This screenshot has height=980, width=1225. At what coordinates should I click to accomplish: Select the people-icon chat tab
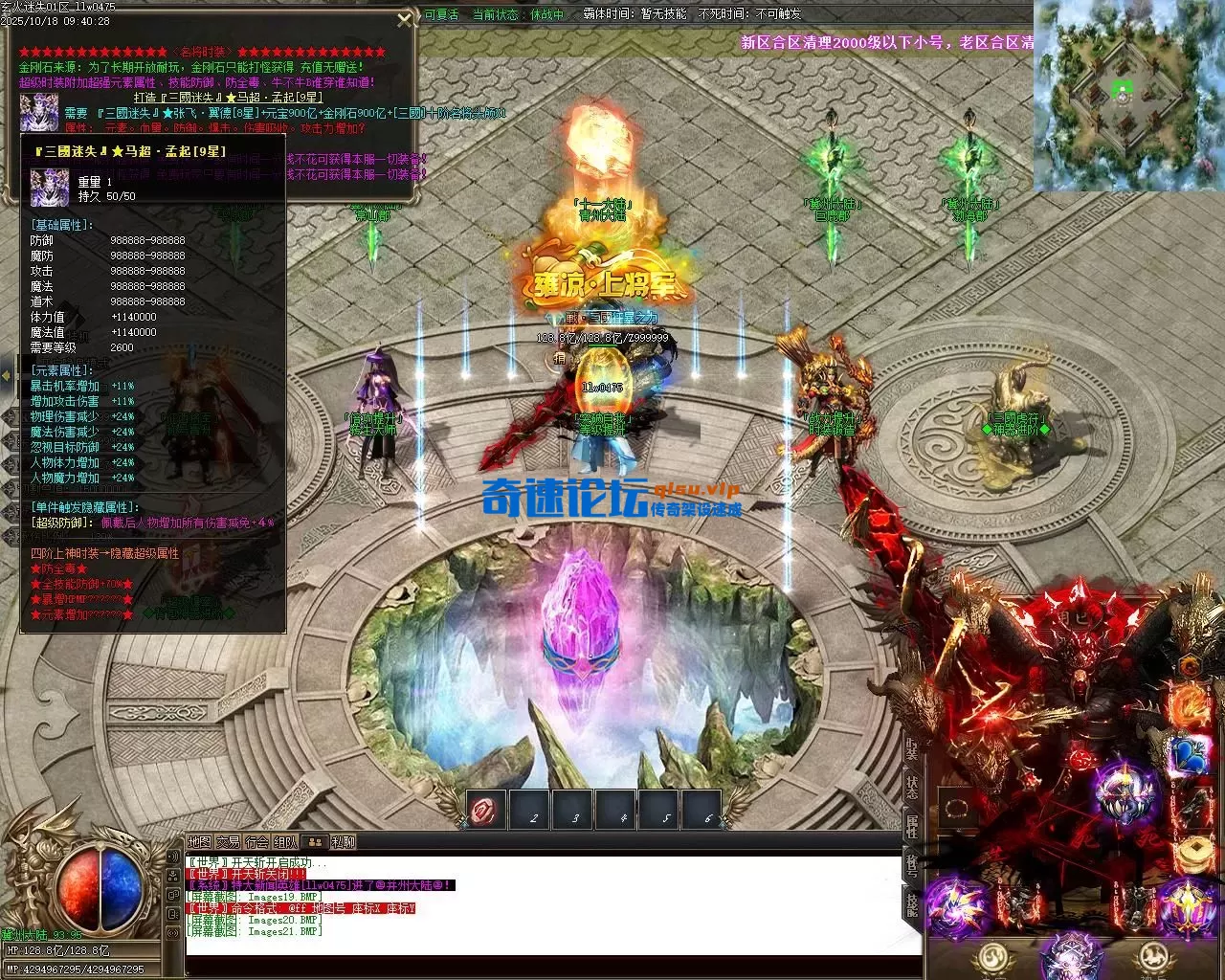(x=314, y=842)
